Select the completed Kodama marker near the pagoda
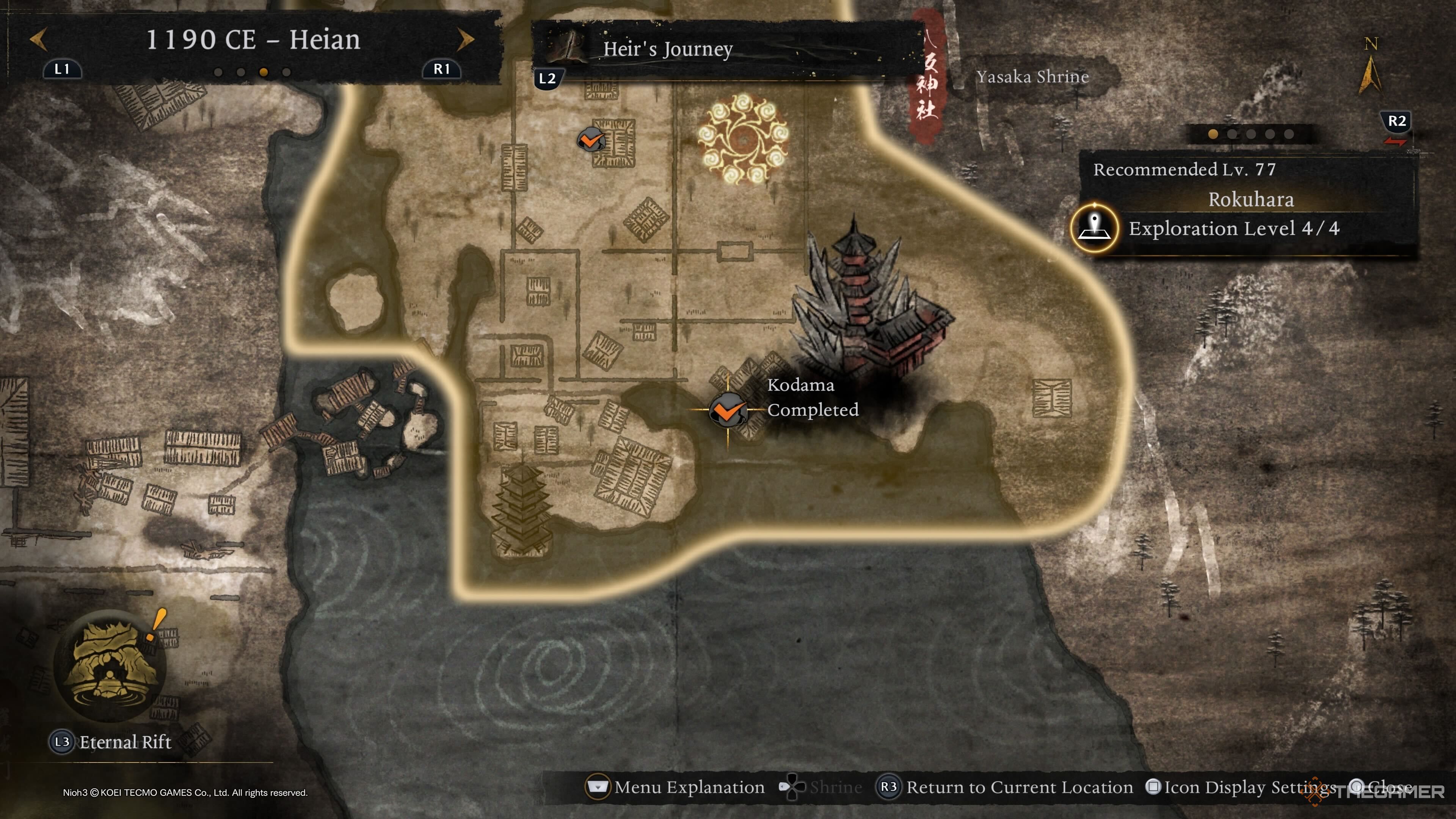 click(728, 410)
